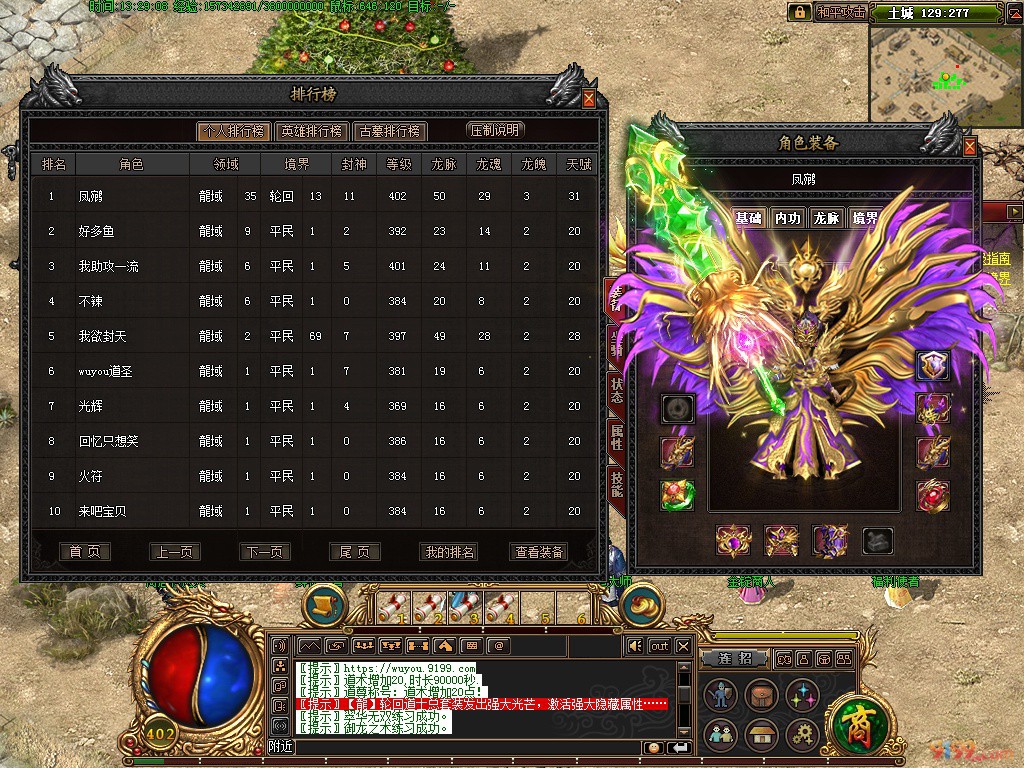Jump to 尾页 last page
1024x768 pixels.
click(x=355, y=552)
